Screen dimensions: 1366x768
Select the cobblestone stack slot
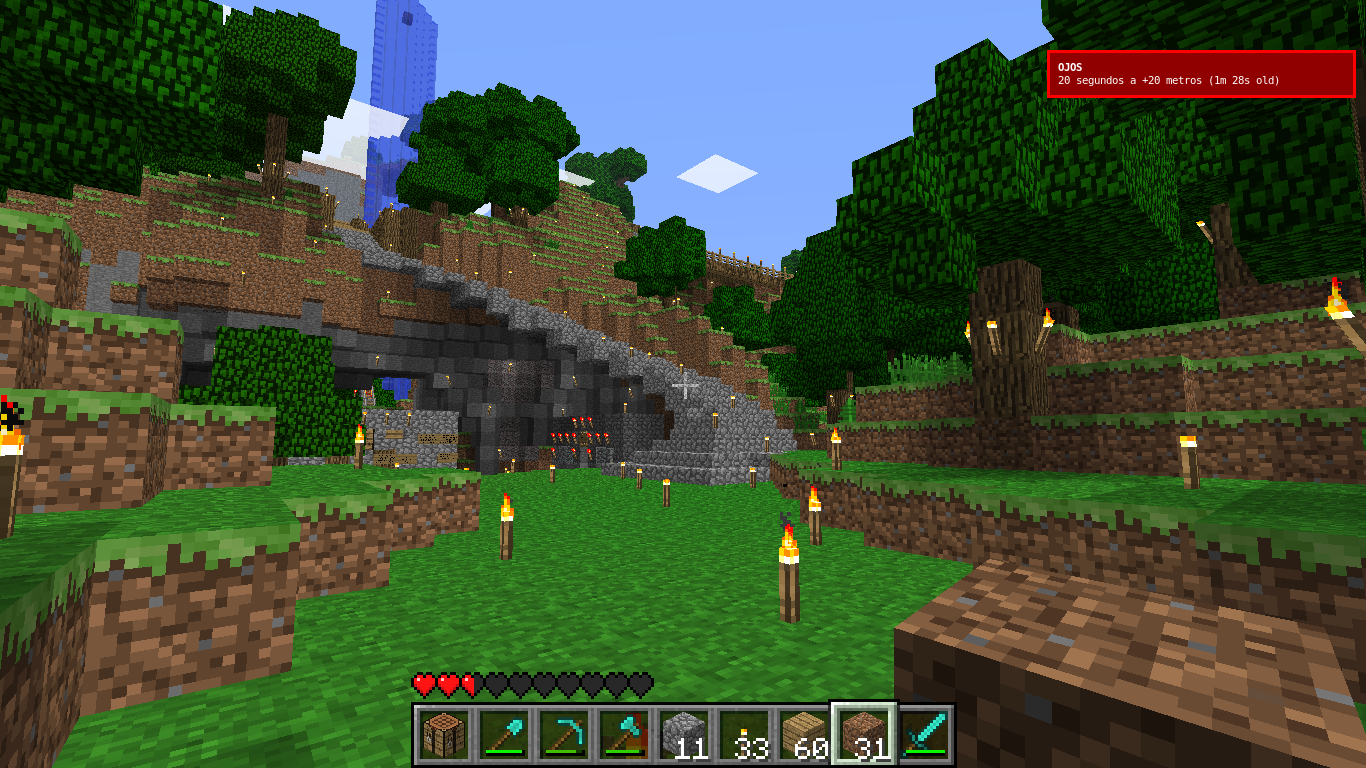683,735
